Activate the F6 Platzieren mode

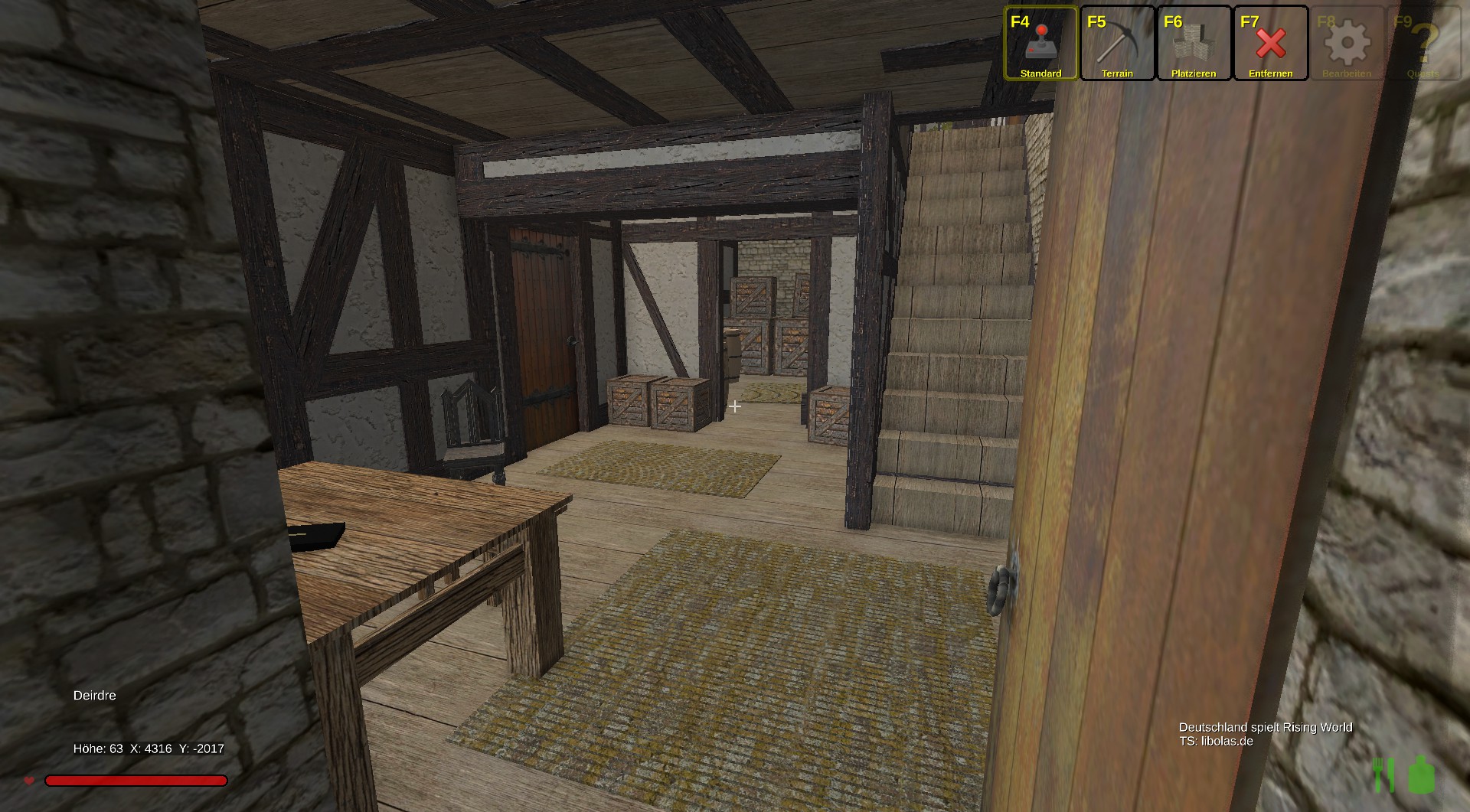click(x=1194, y=44)
